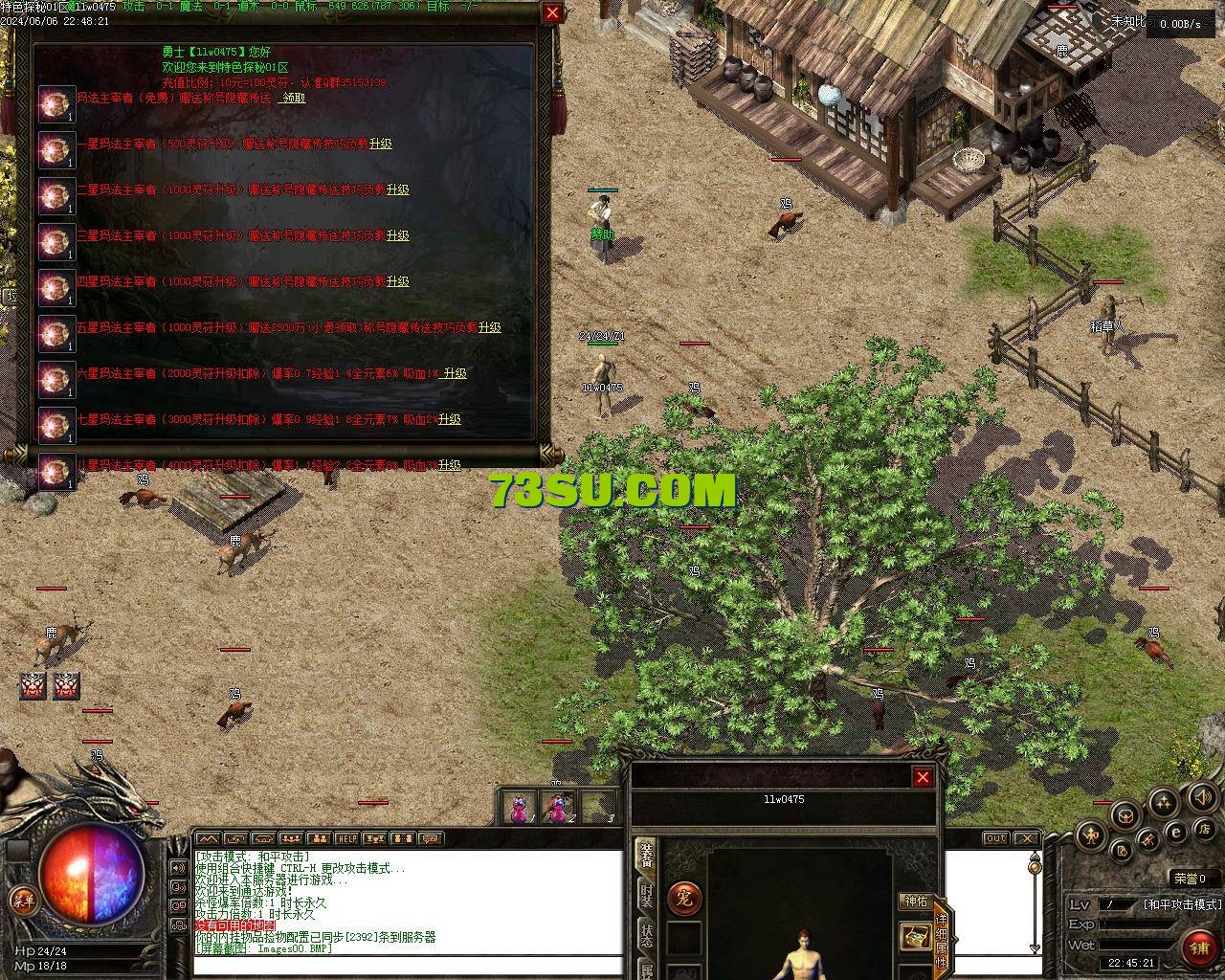This screenshot has width=1225, height=980.
Task: Upgrade to 二星玛法主宰者
Action: point(397,189)
